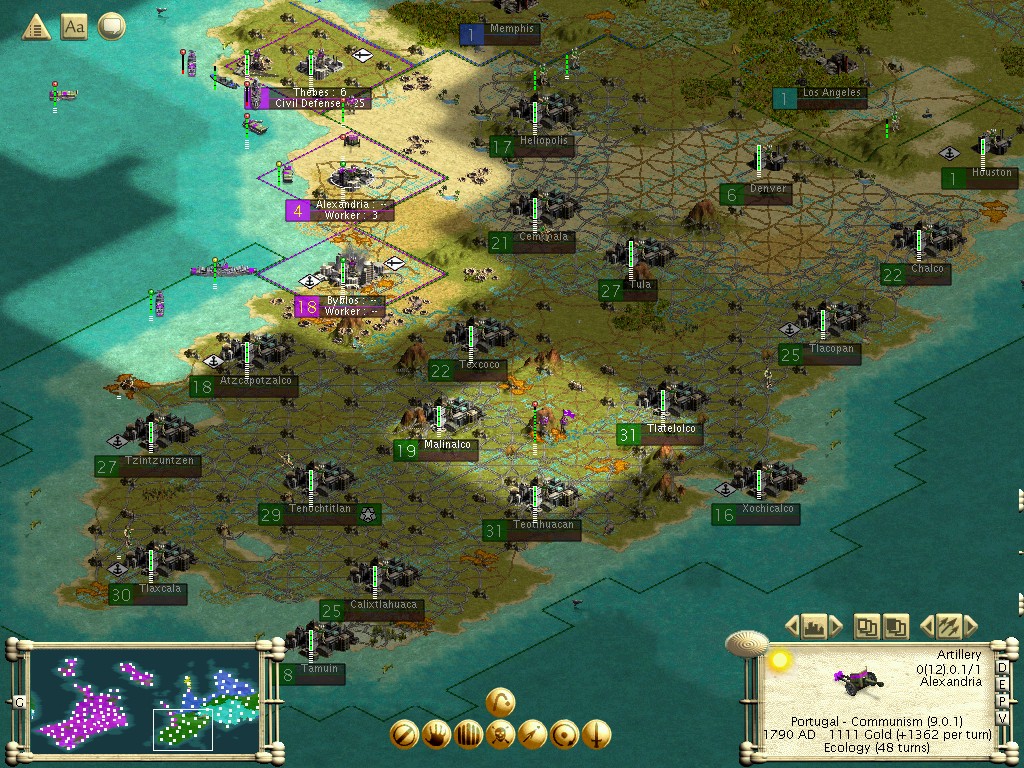This screenshot has height=768, width=1024.
Task: Open the speech bubble advisors button
Action: point(112,26)
